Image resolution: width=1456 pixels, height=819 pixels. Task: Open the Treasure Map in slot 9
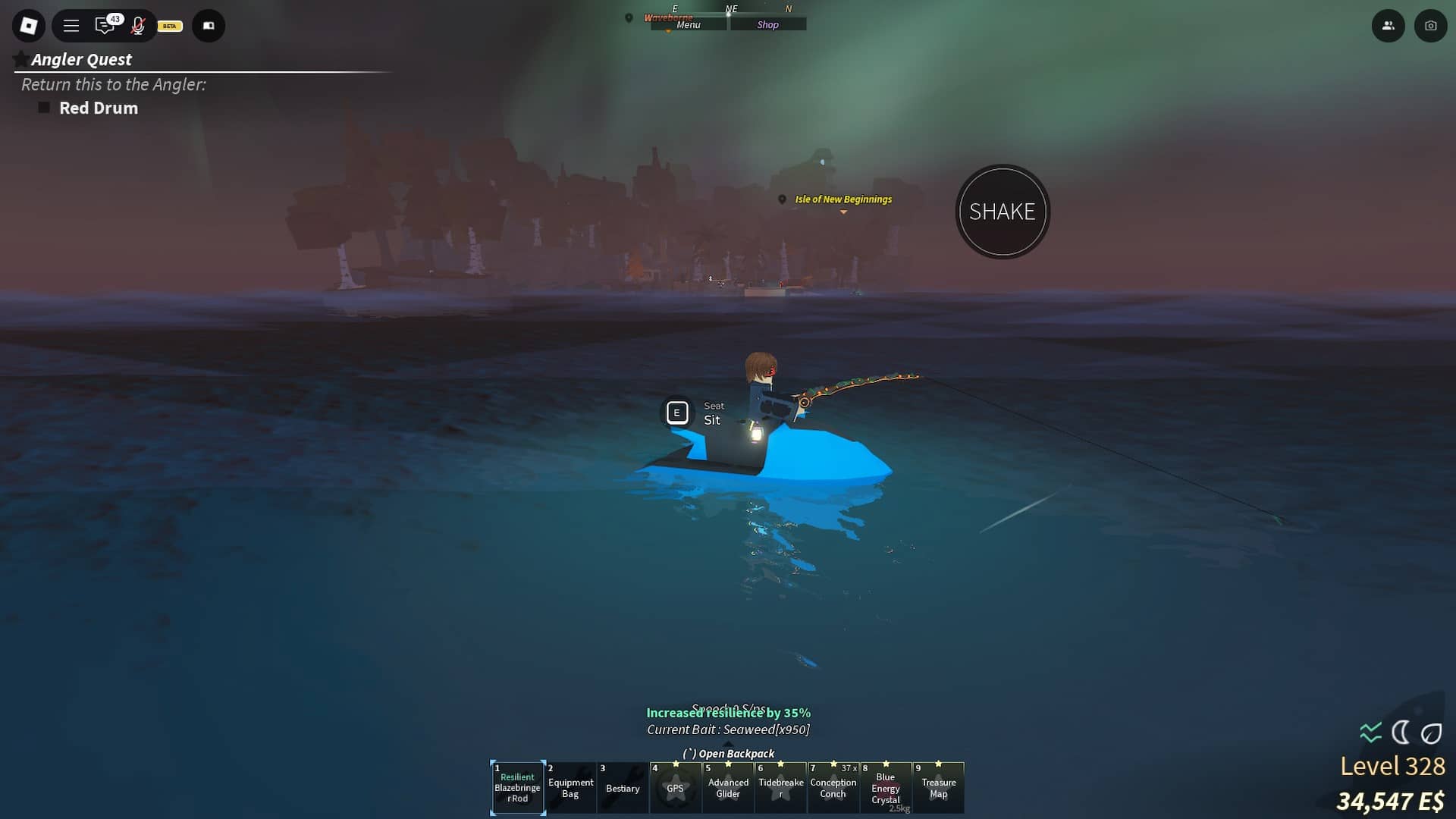click(939, 788)
